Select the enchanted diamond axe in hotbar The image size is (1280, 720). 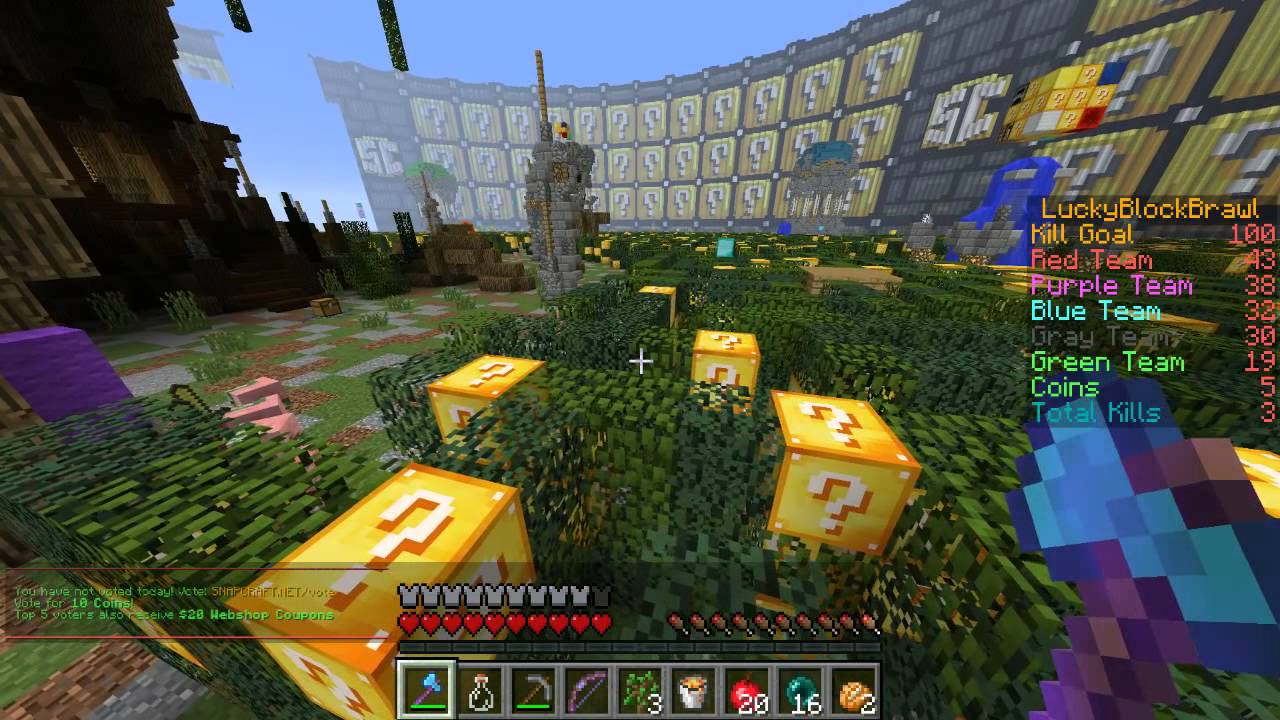tap(426, 688)
